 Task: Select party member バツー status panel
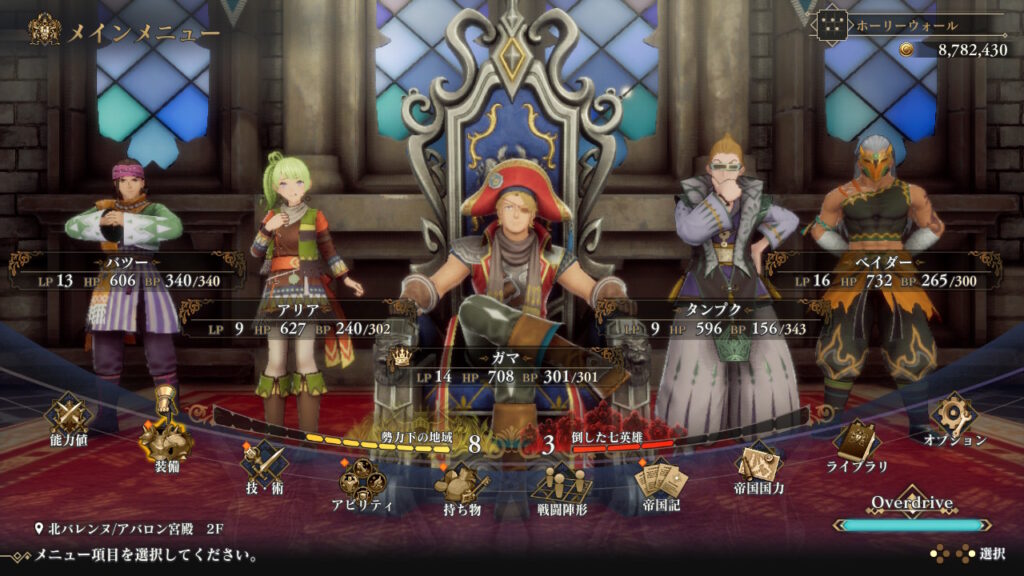click(x=127, y=272)
